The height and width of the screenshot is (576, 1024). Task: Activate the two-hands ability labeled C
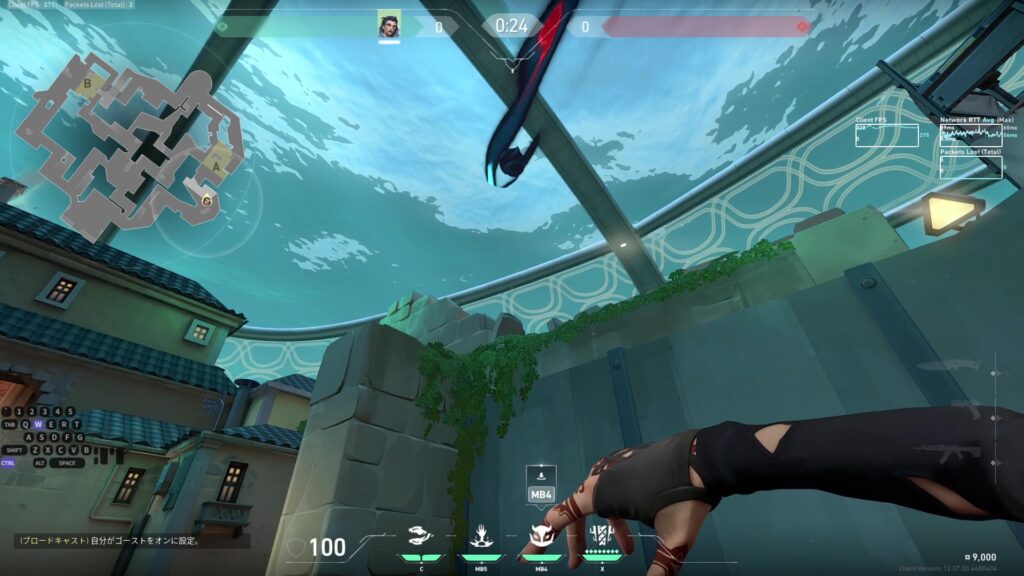click(420, 537)
